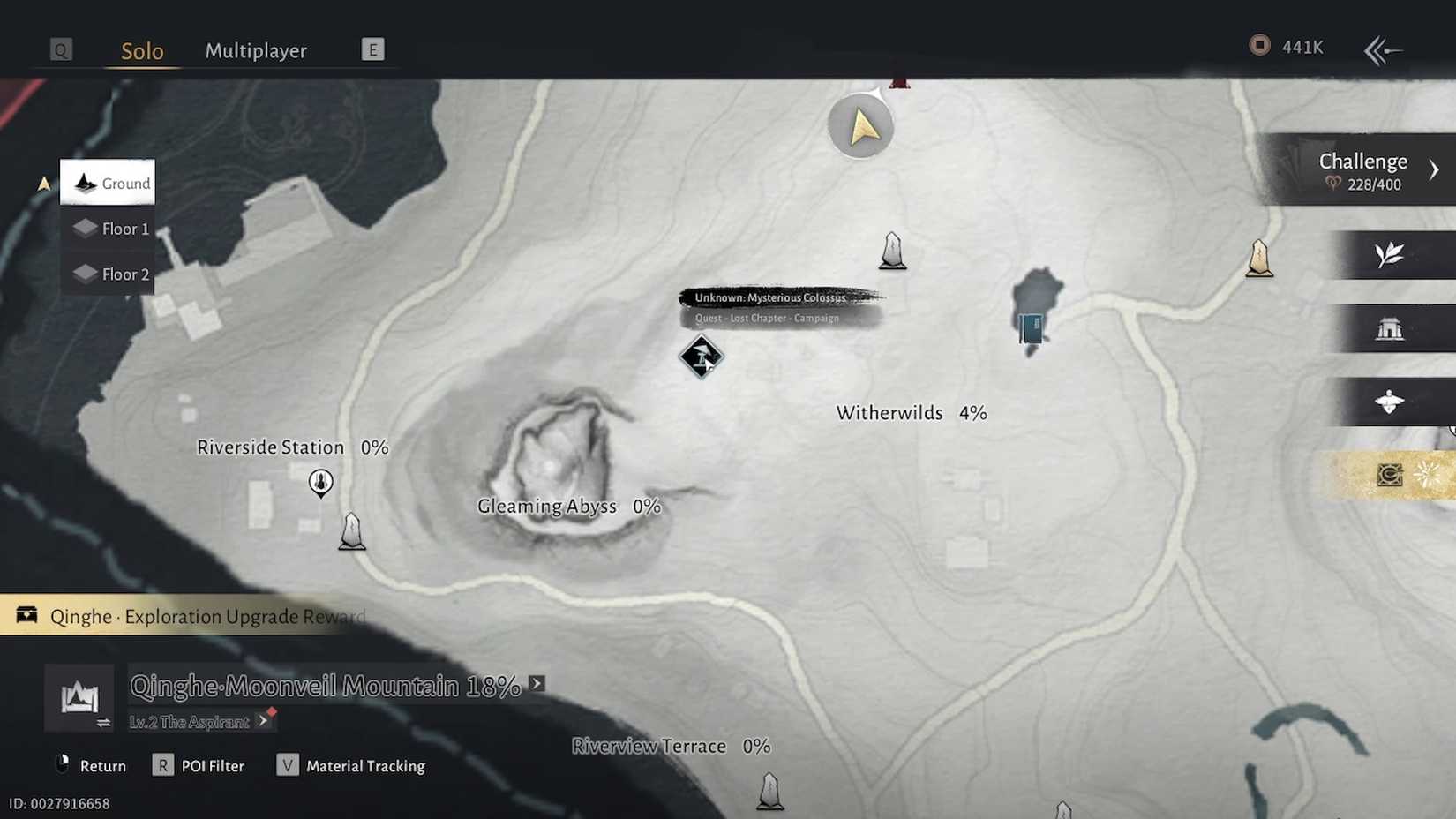Click the golden seal stamp icon
The height and width of the screenshot is (819, 1456).
pos(1392,474)
